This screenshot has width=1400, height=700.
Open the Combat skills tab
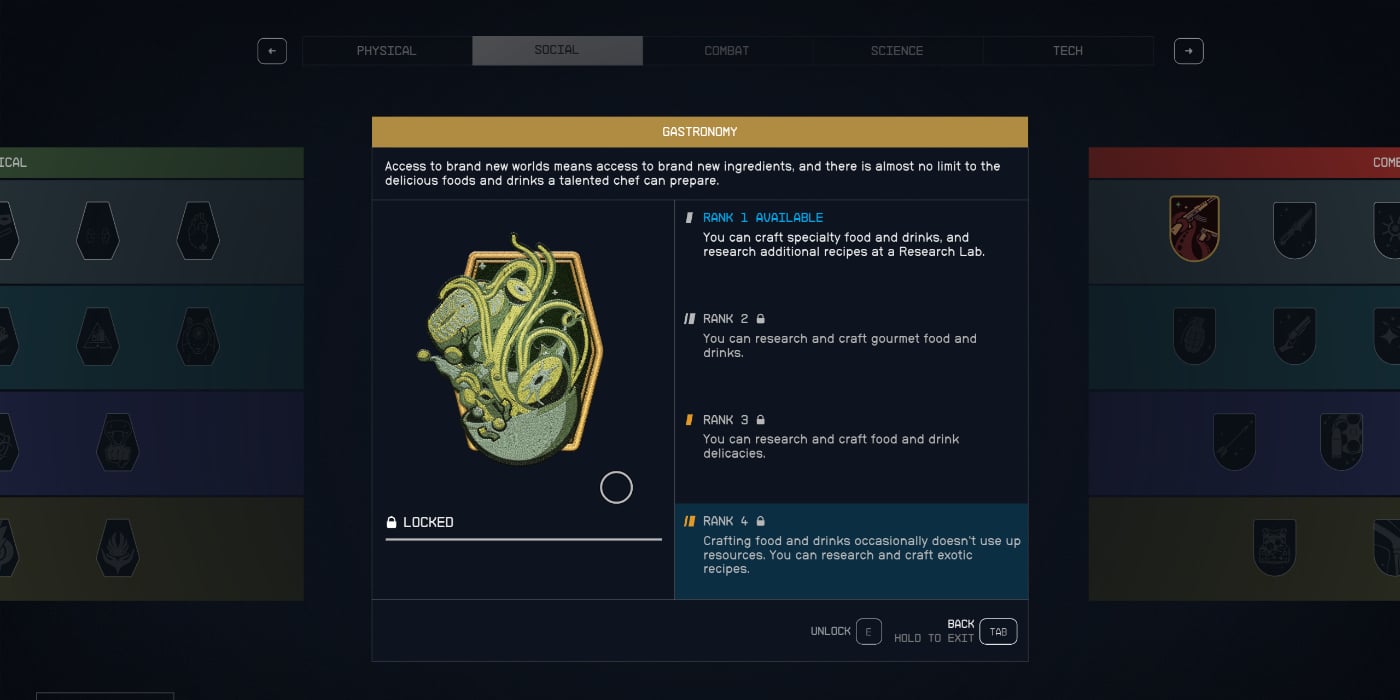(727, 51)
